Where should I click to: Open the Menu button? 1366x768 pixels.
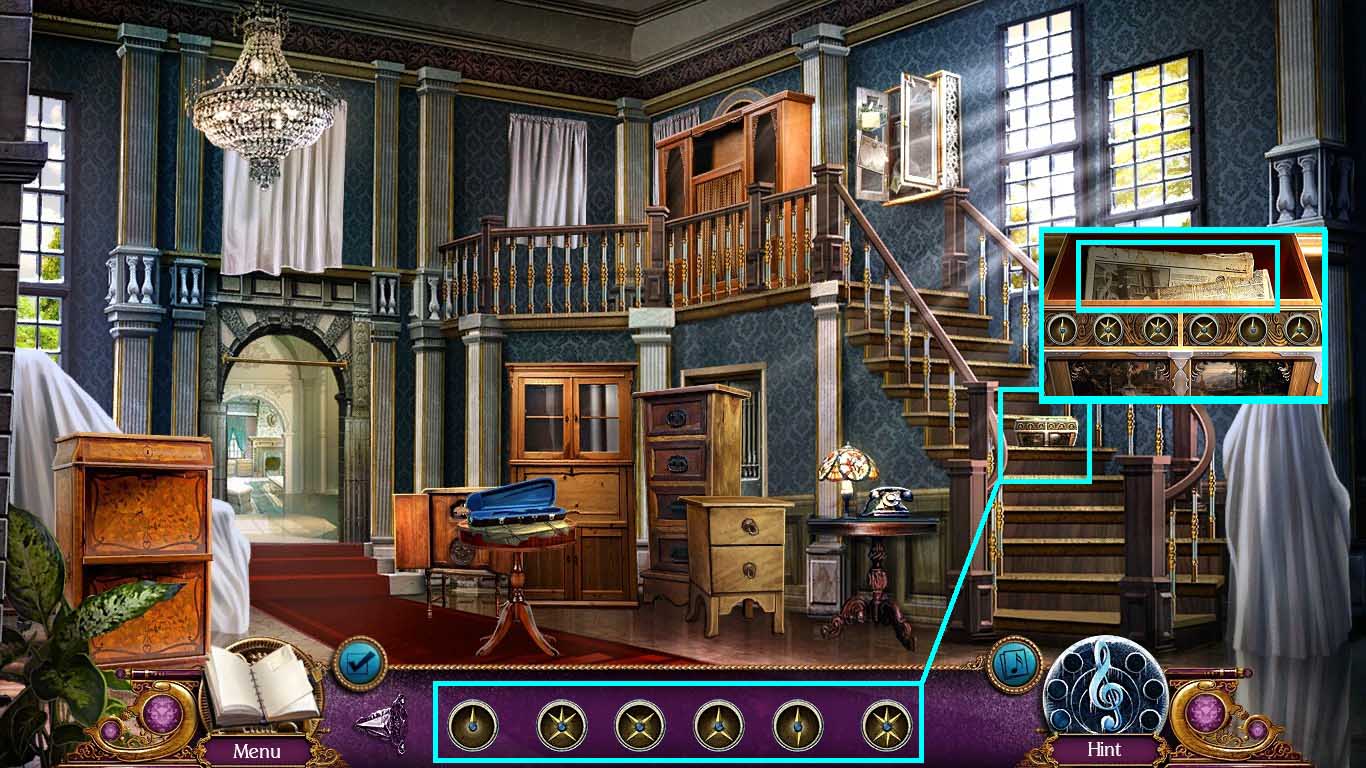(x=257, y=749)
